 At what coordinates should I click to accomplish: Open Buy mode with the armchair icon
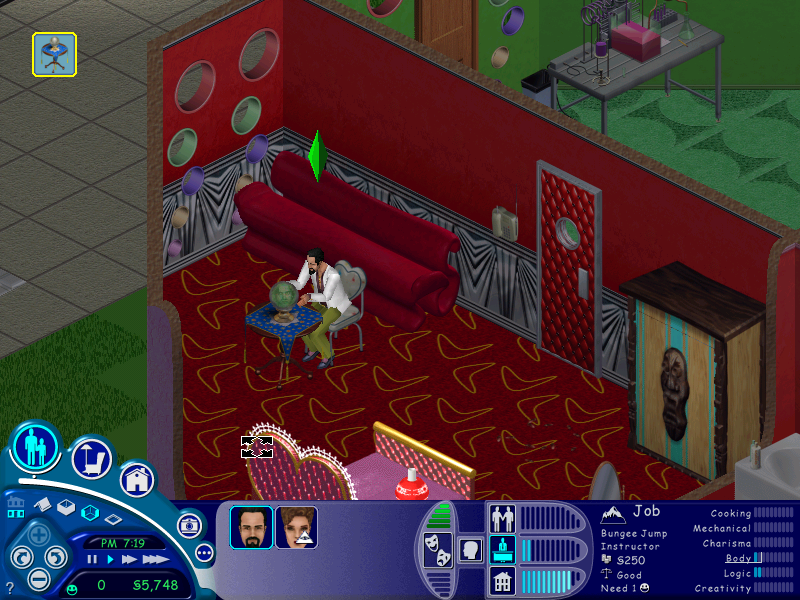(x=91, y=459)
